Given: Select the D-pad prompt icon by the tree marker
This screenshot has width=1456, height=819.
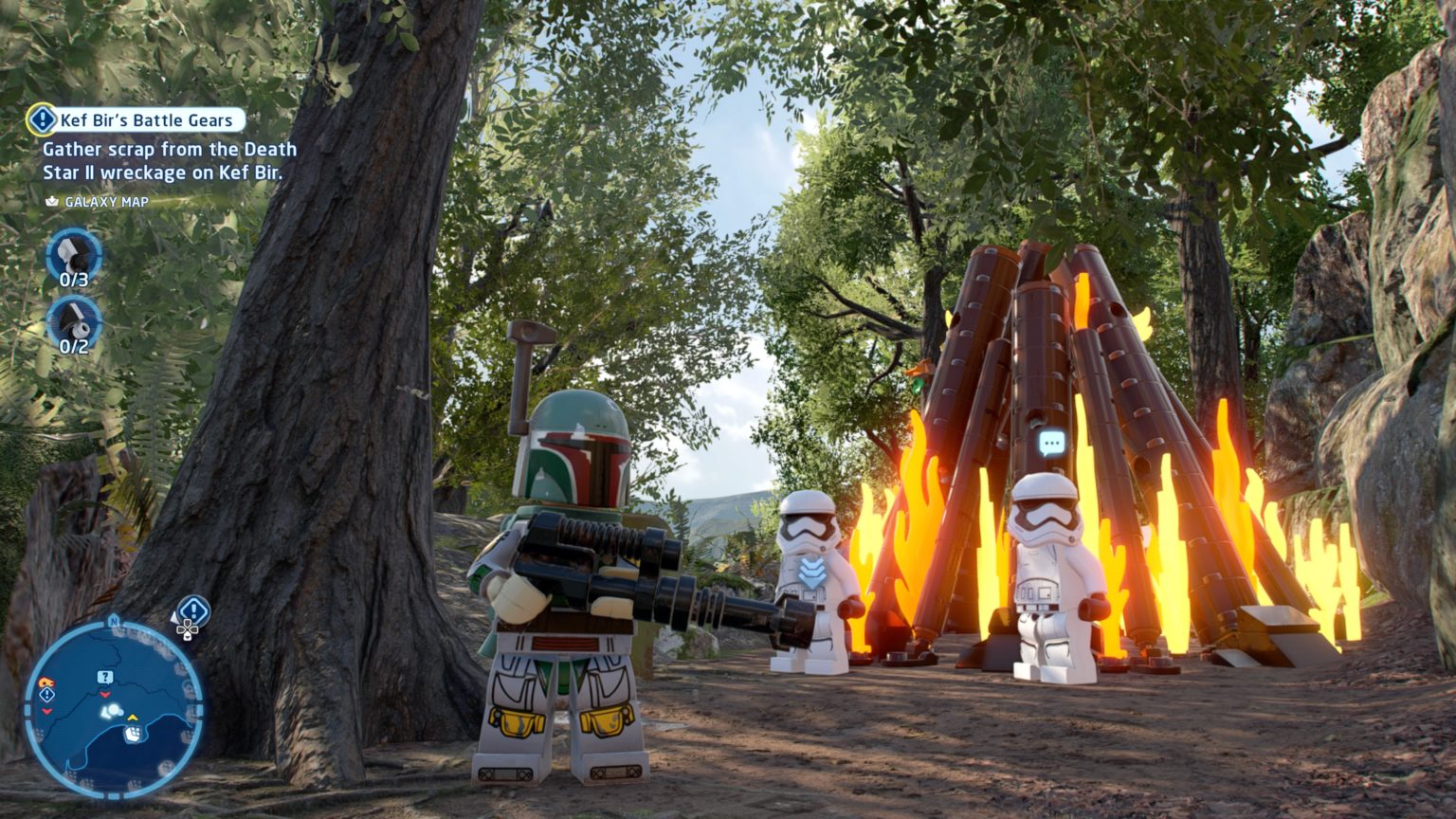Looking at the screenshot, I should pyautogui.click(x=187, y=631).
